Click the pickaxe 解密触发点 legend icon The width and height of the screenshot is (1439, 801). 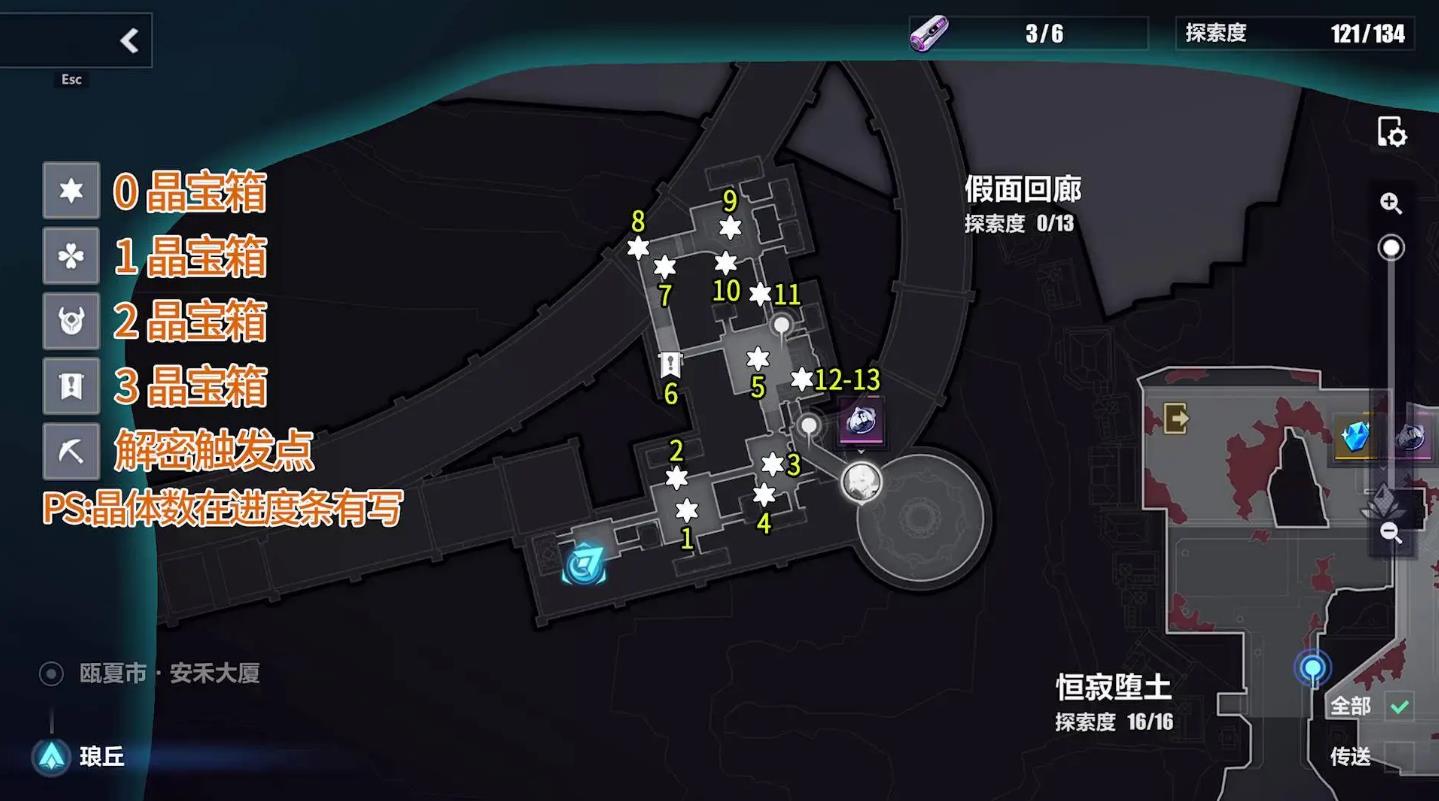(70, 452)
